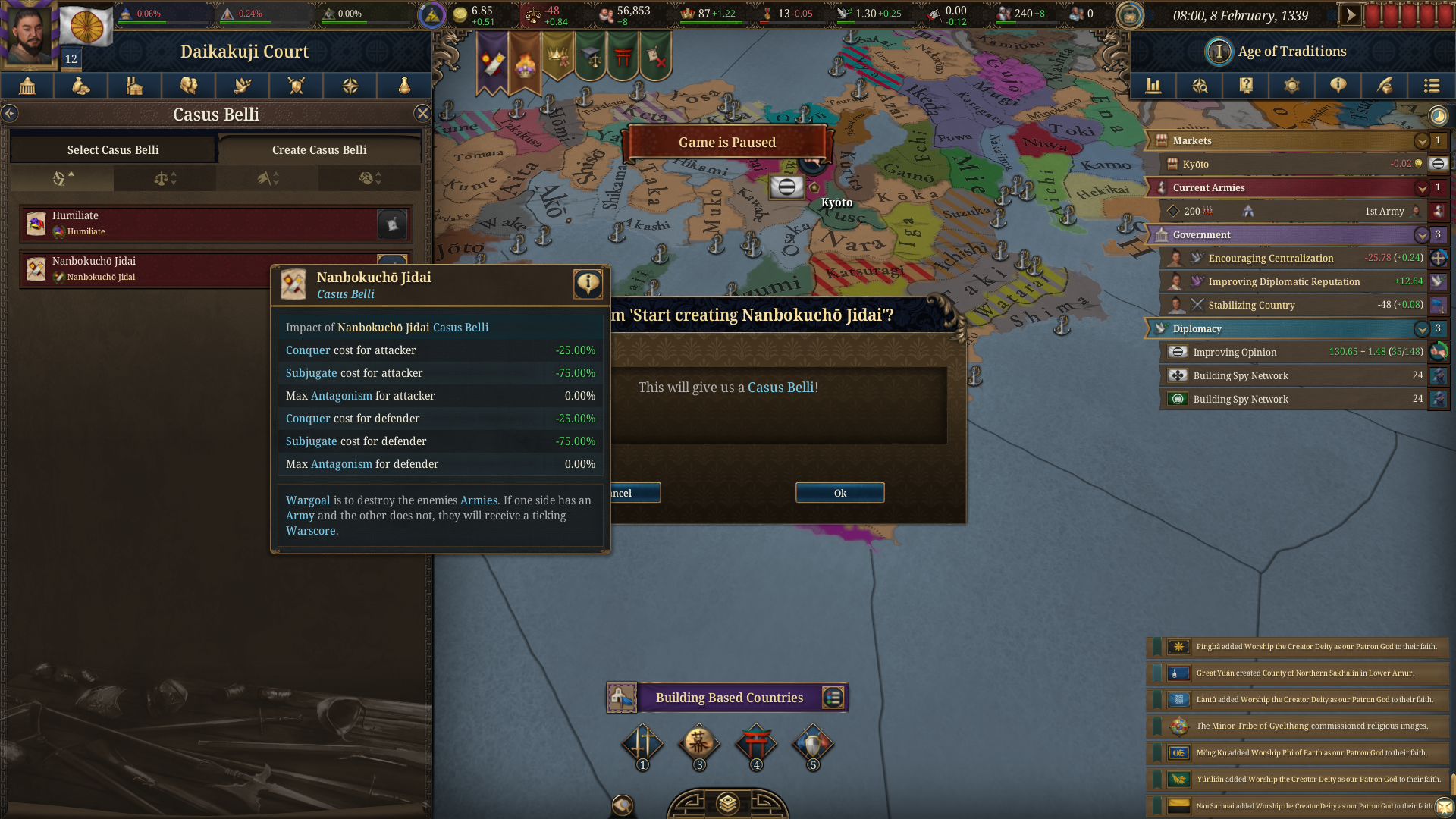Screen dimensions: 1456x819
Task: Unpause the game with play arrow
Action: (1351, 15)
